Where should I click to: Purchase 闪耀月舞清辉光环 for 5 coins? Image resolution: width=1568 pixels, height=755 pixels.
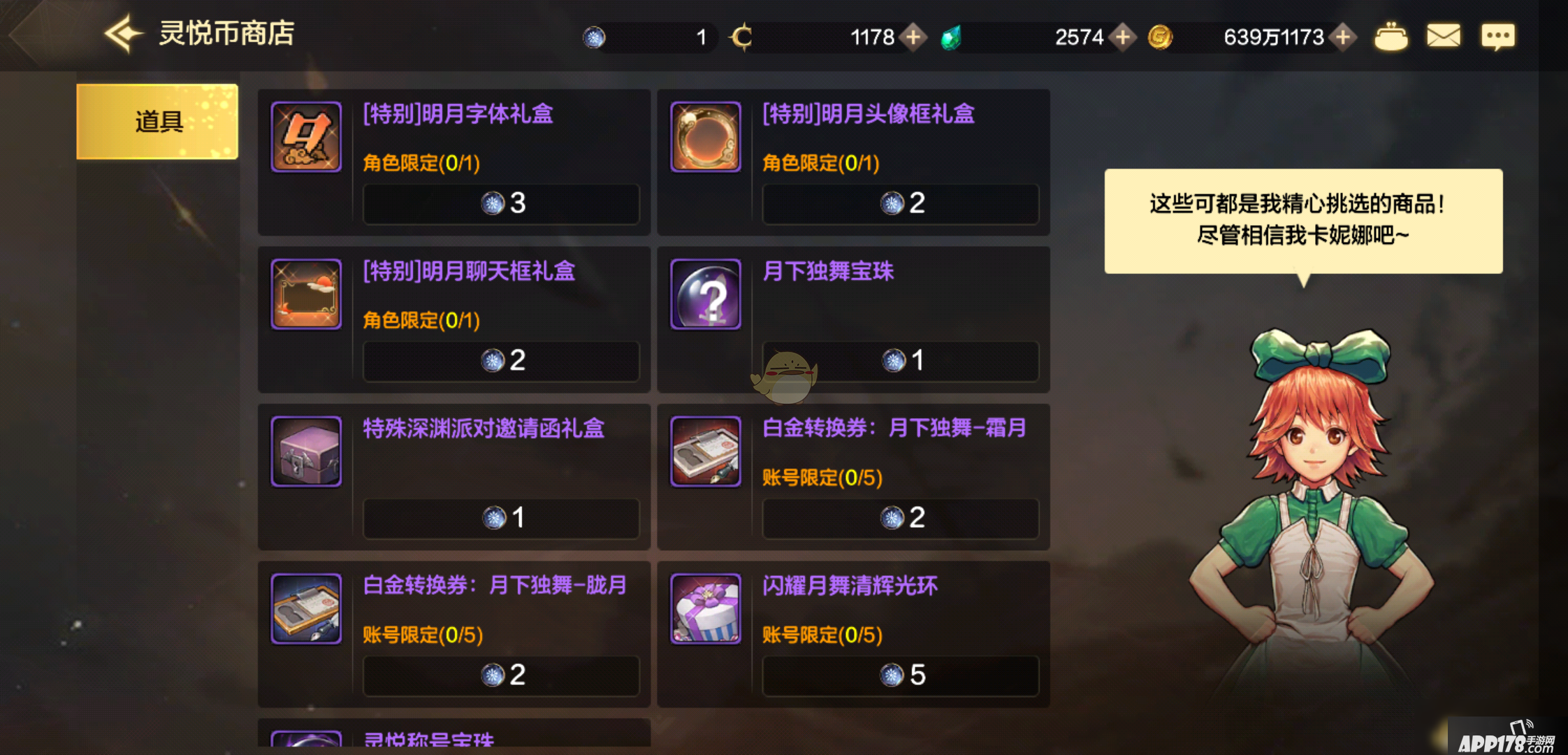(x=901, y=675)
